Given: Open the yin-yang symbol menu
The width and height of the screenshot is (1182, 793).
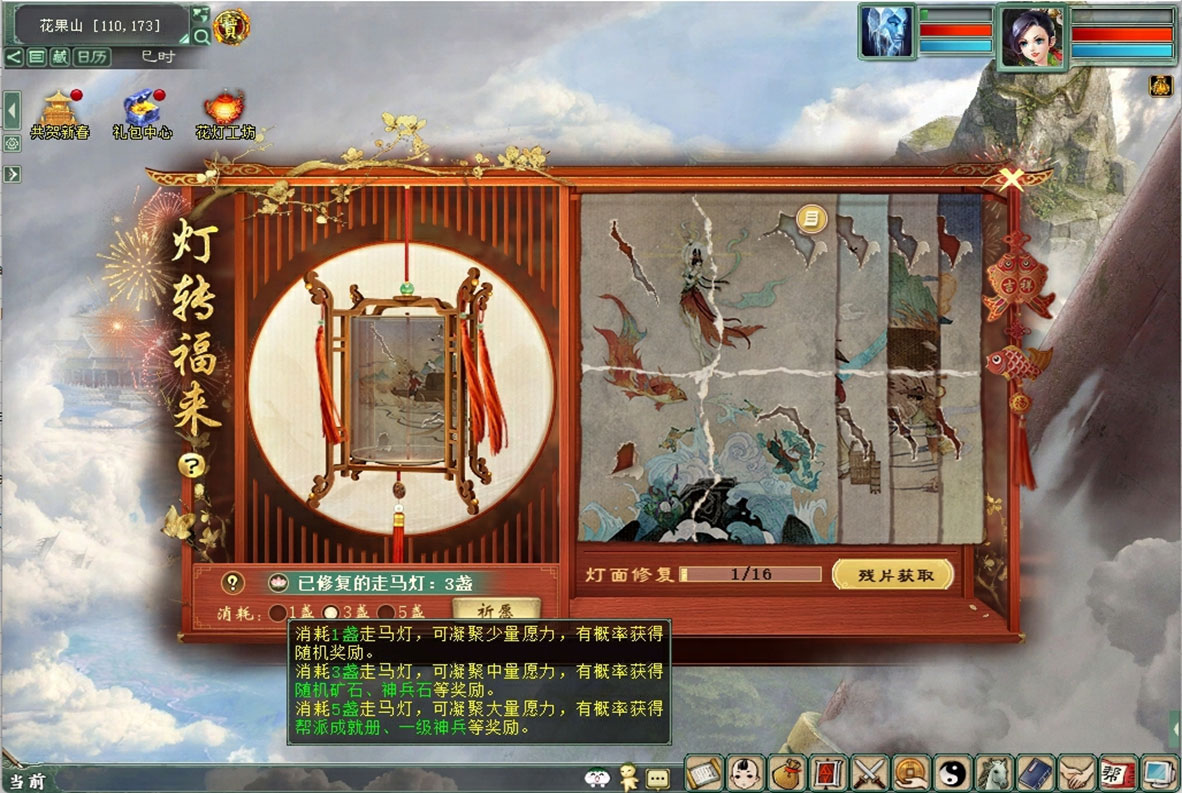Looking at the screenshot, I should pos(952,773).
